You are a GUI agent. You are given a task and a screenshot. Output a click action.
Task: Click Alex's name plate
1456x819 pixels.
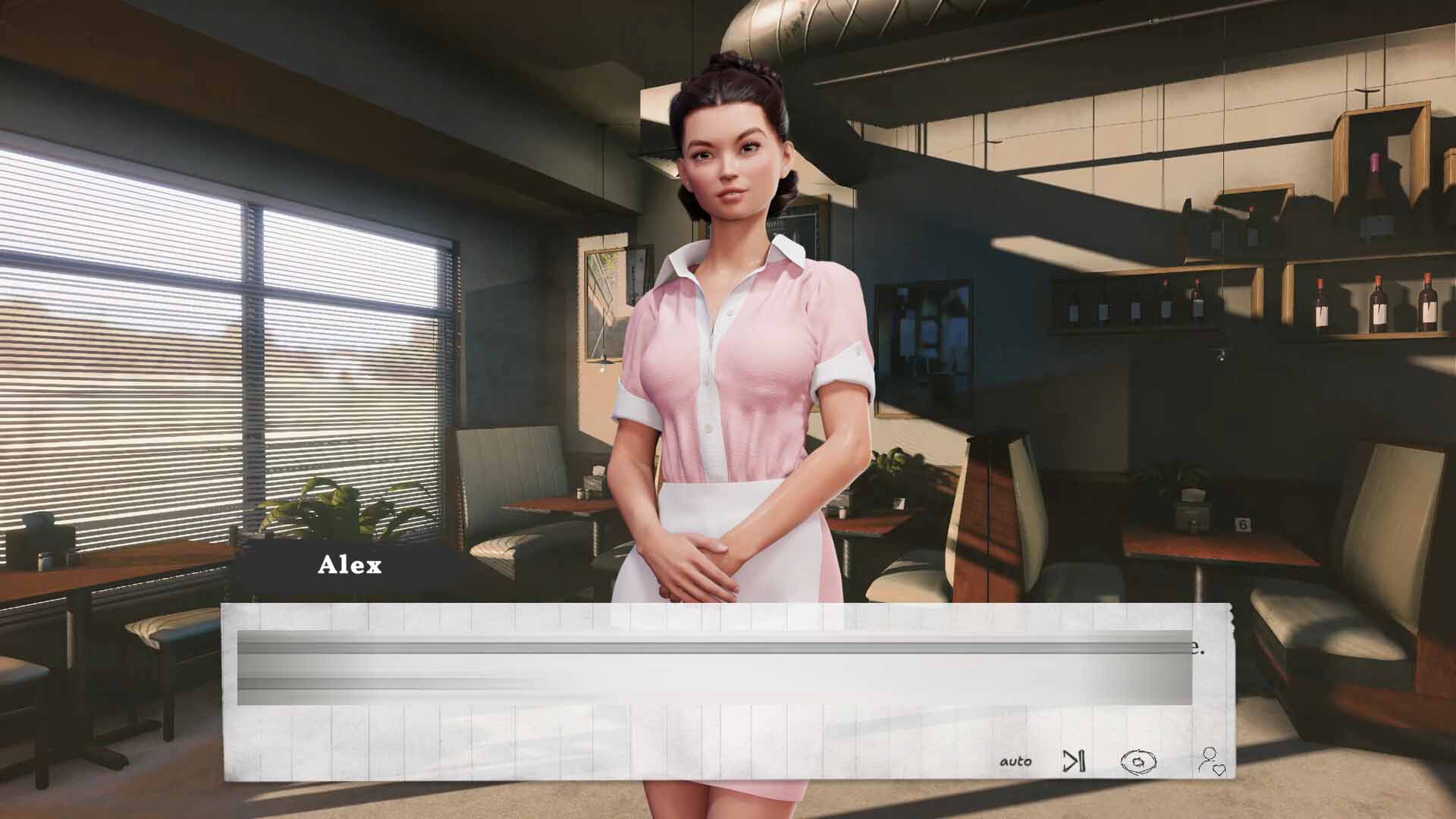pos(350,565)
